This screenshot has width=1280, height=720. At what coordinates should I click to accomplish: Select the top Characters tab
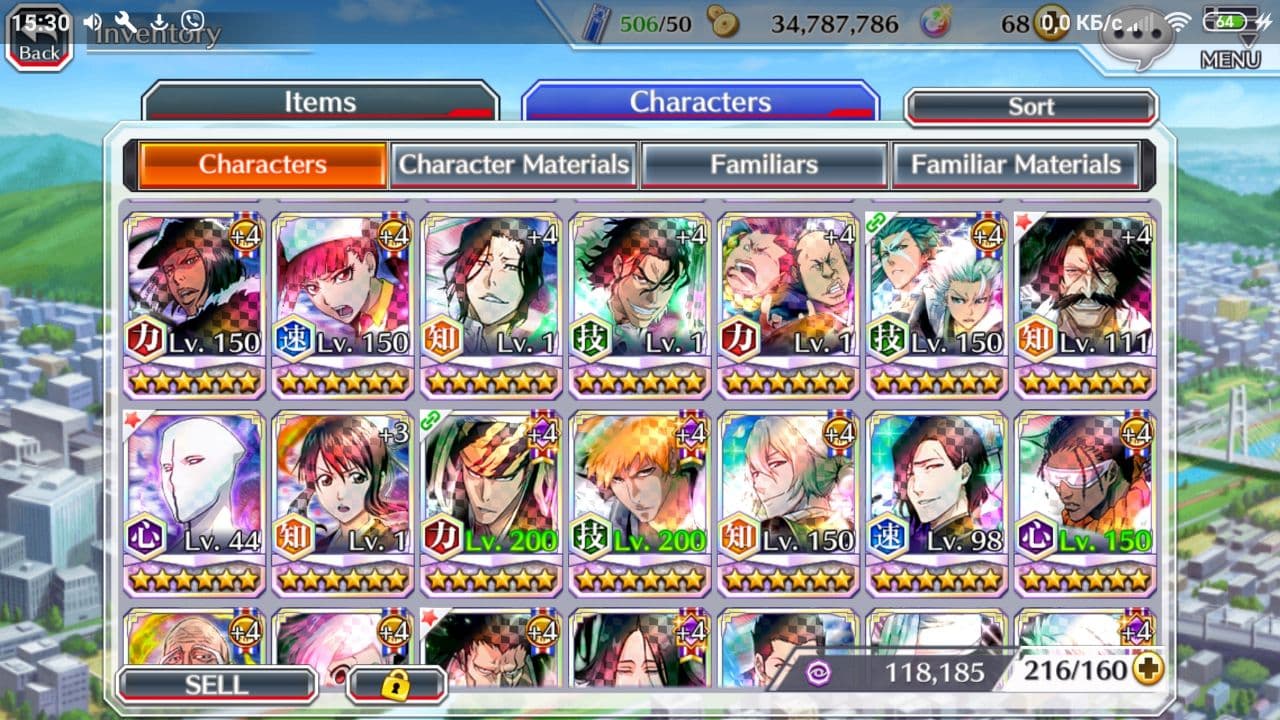700,103
